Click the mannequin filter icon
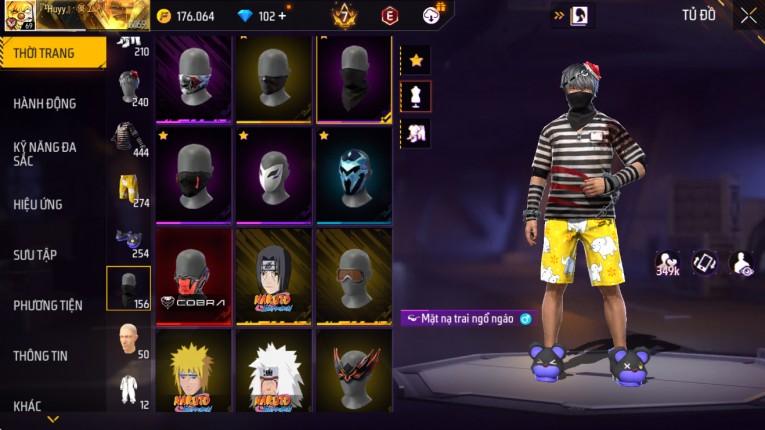This screenshot has height=430, width=765. 416,96
